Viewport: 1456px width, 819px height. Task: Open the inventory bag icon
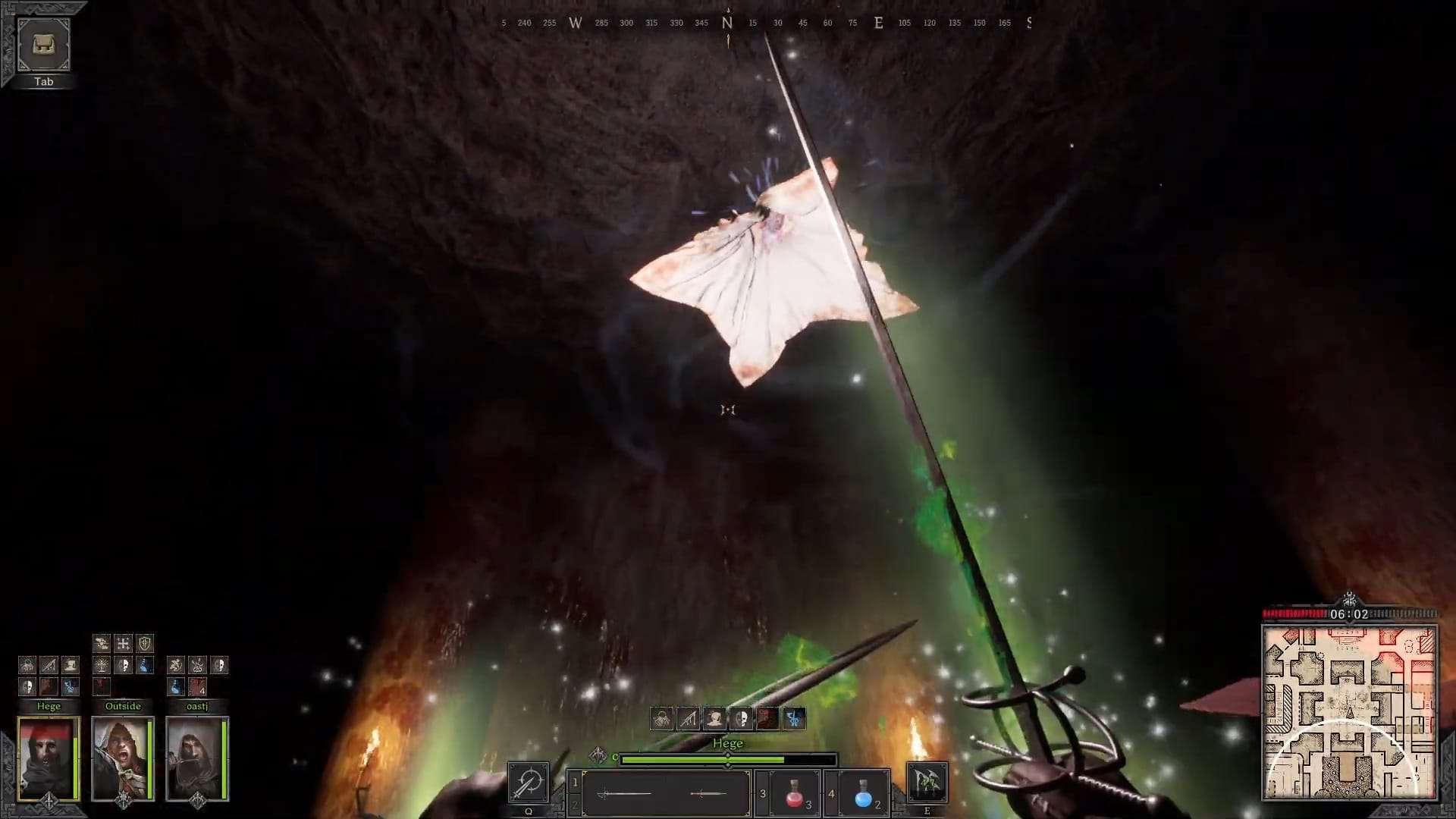pos(43,45)
